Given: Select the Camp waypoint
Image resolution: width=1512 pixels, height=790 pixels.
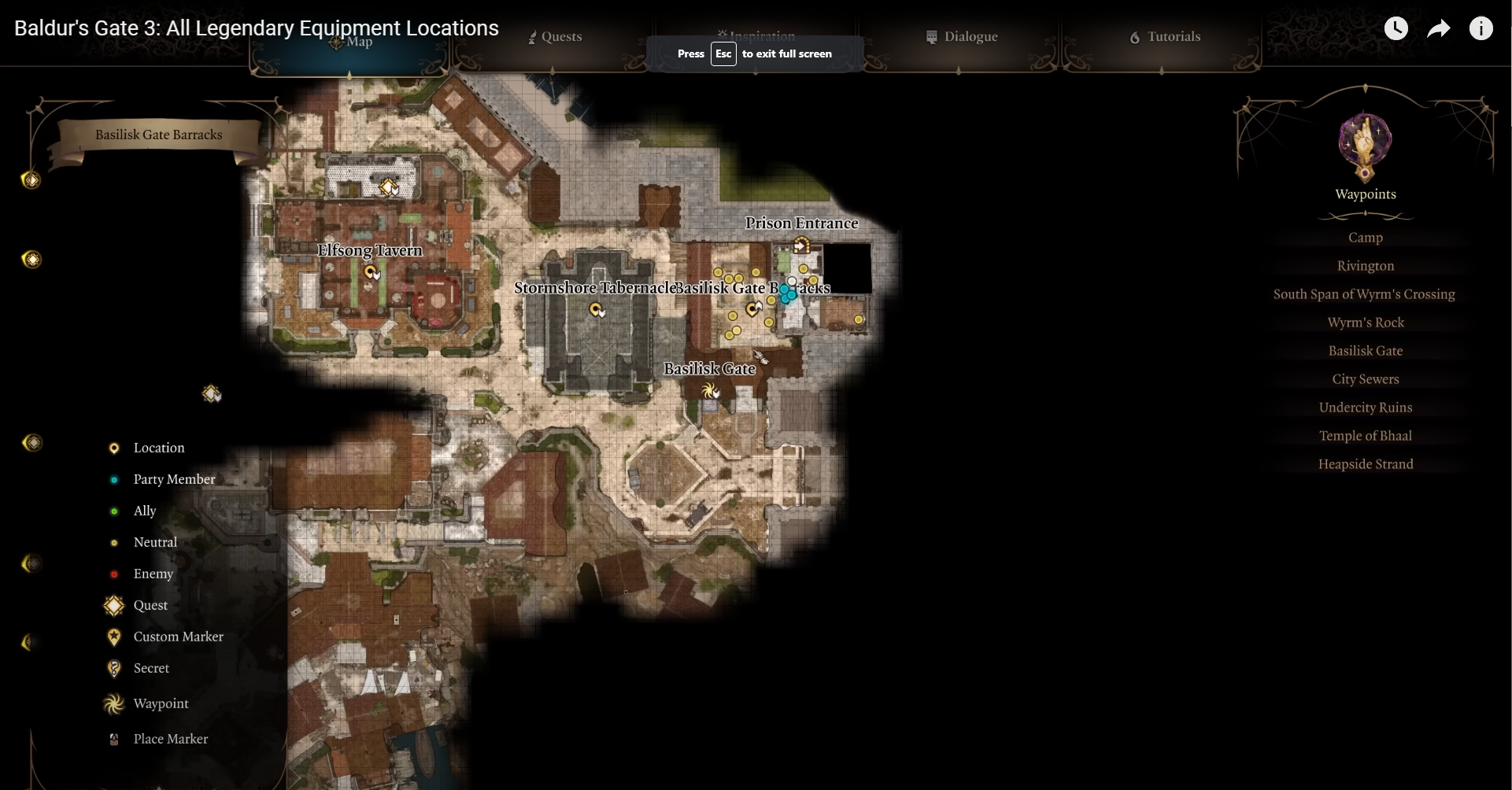Looking at the screenshot, I should pos(1365,237).
